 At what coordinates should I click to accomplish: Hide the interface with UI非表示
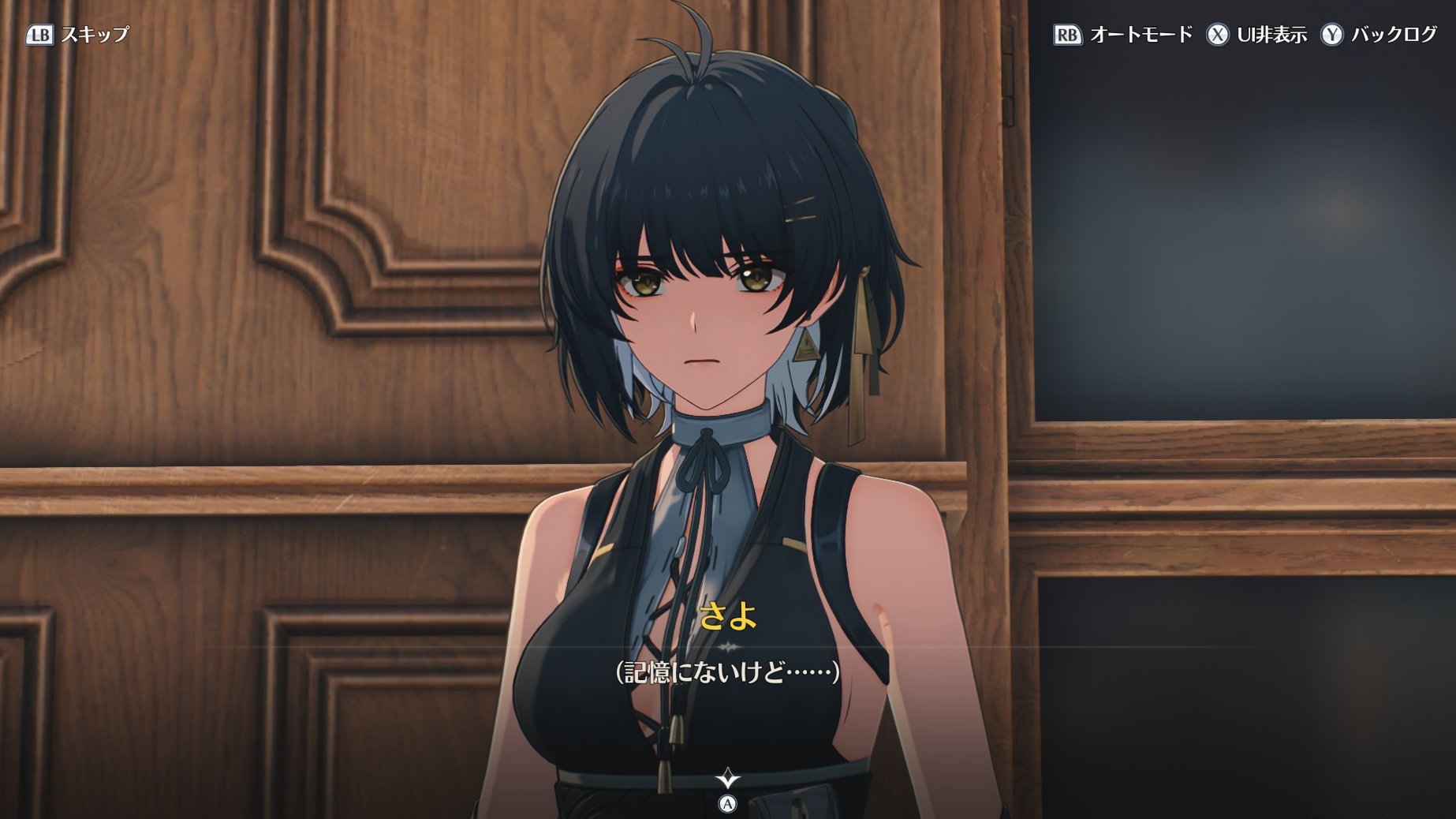(x=1256, y=35)
